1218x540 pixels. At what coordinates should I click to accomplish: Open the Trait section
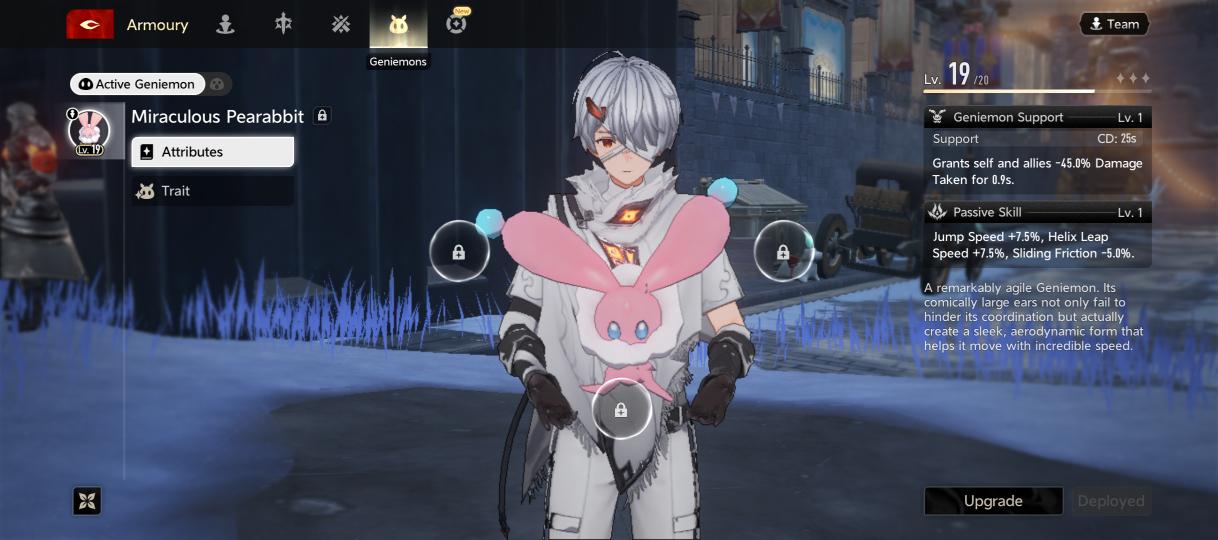213,191
